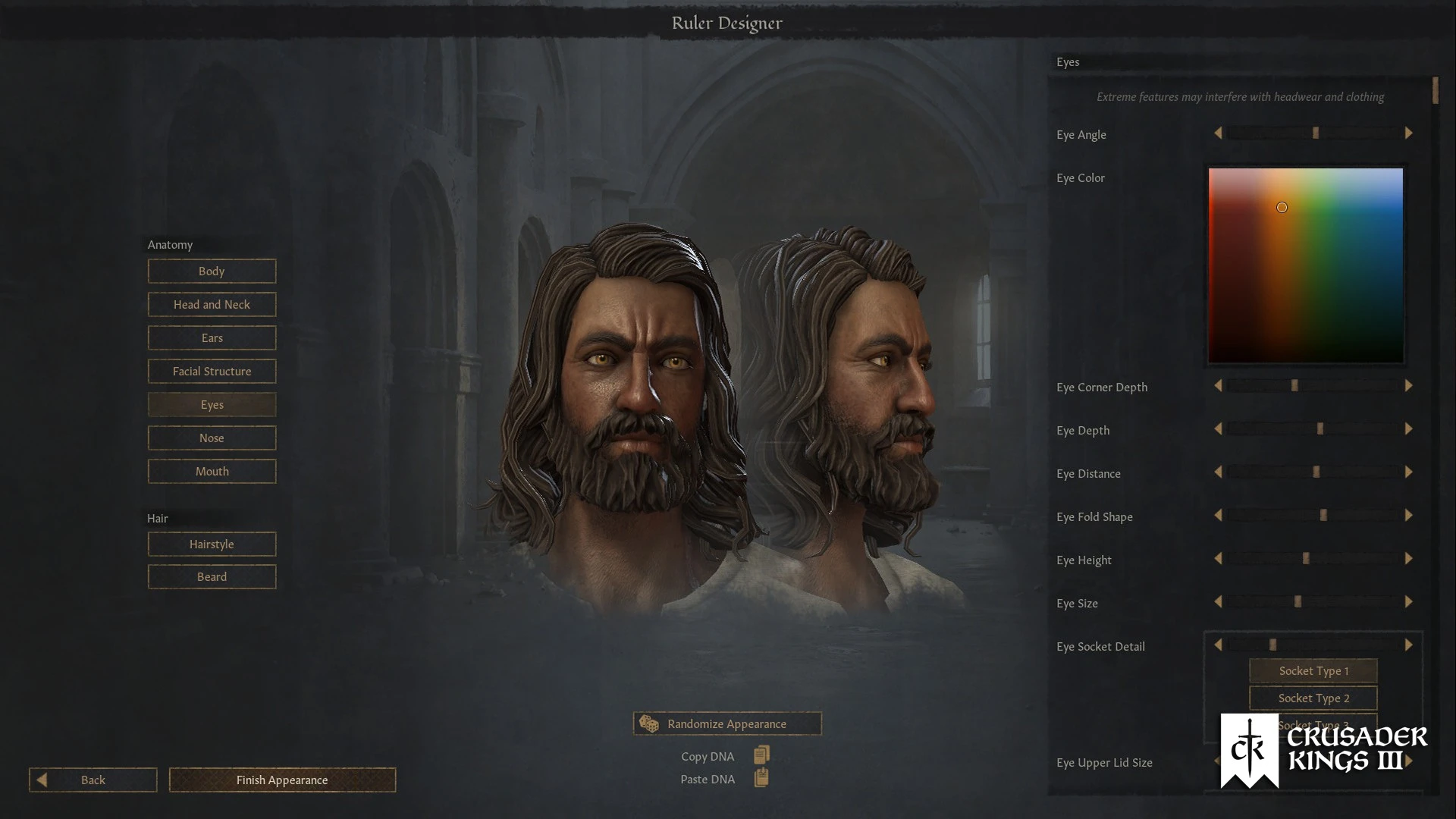Choose the Nose category
This screenshot has height=819, width=1456.
pyautogui.click(x=212, y=438)
